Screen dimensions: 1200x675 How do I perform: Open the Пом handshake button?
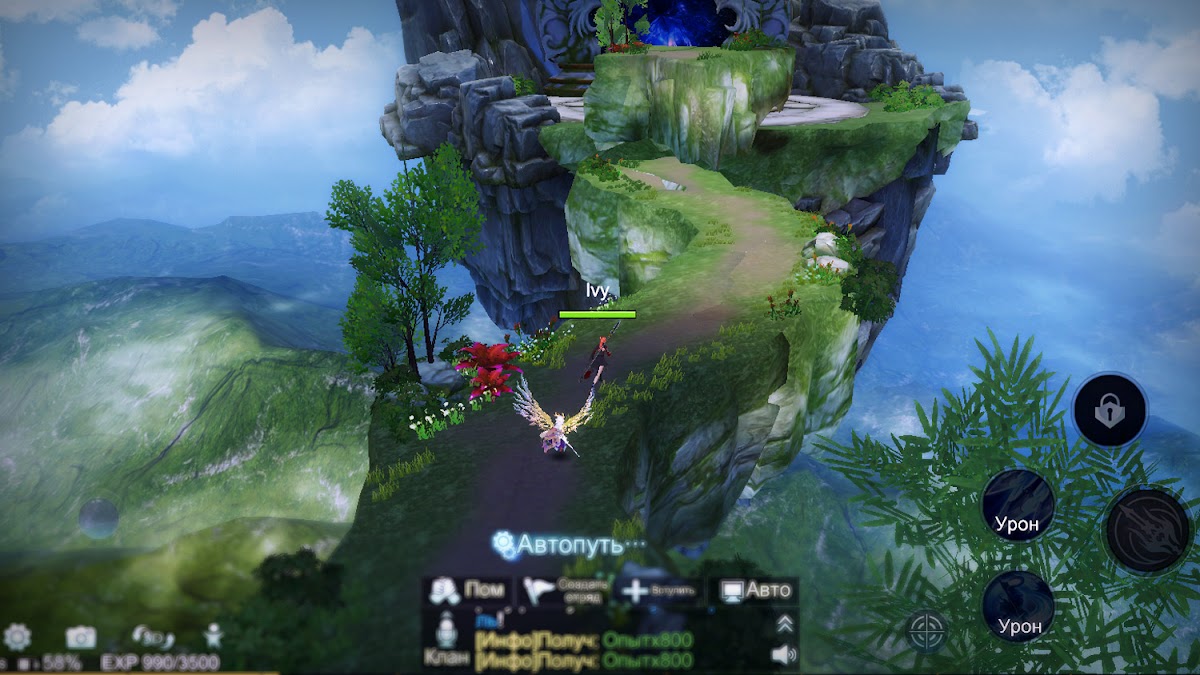coord(467,590)
